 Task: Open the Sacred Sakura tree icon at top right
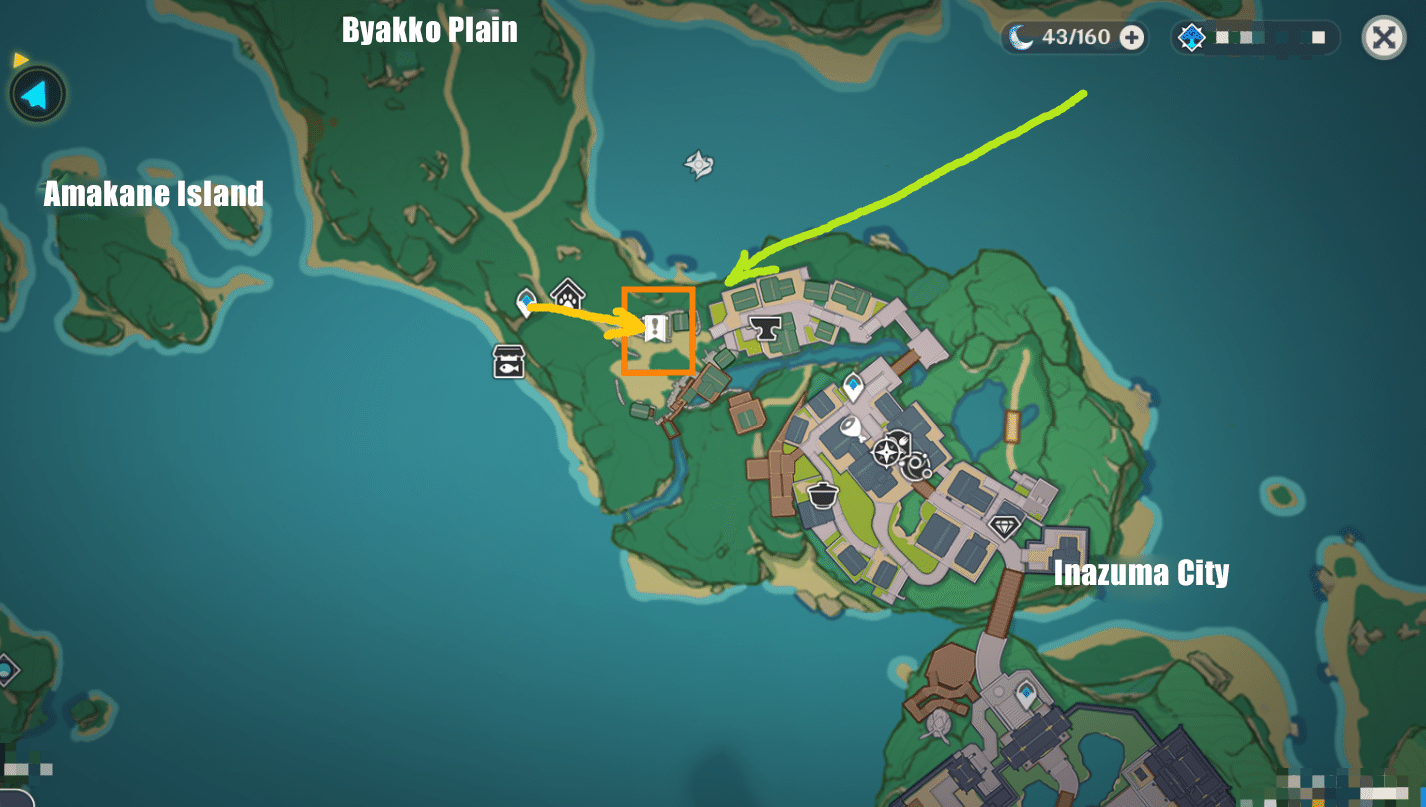click(x=1190, y=37)
